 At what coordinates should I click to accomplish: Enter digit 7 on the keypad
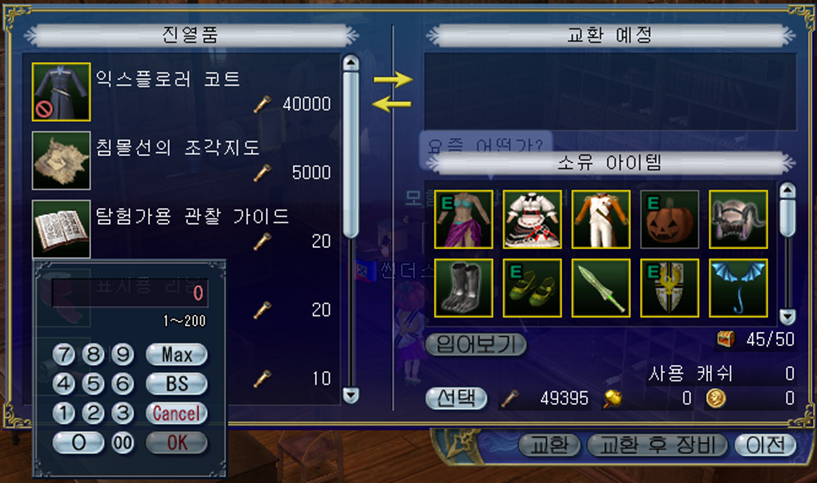(65, 354)
